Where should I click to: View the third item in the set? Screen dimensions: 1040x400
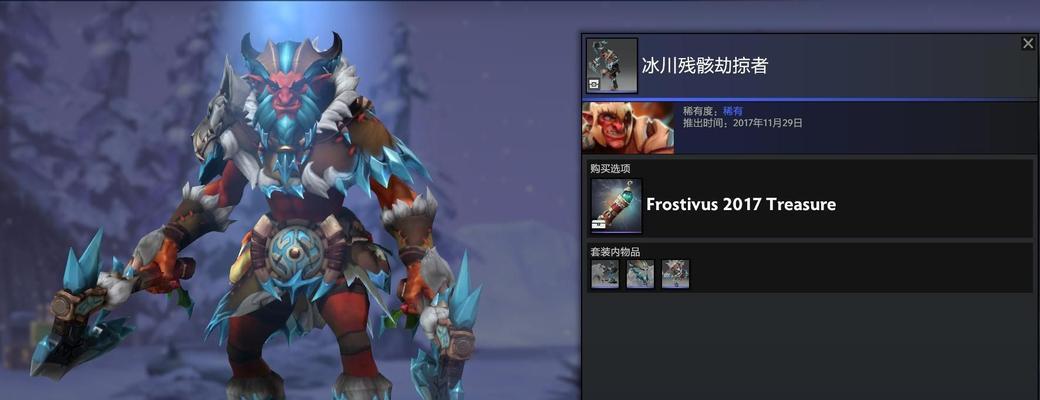tap(675, 274)
